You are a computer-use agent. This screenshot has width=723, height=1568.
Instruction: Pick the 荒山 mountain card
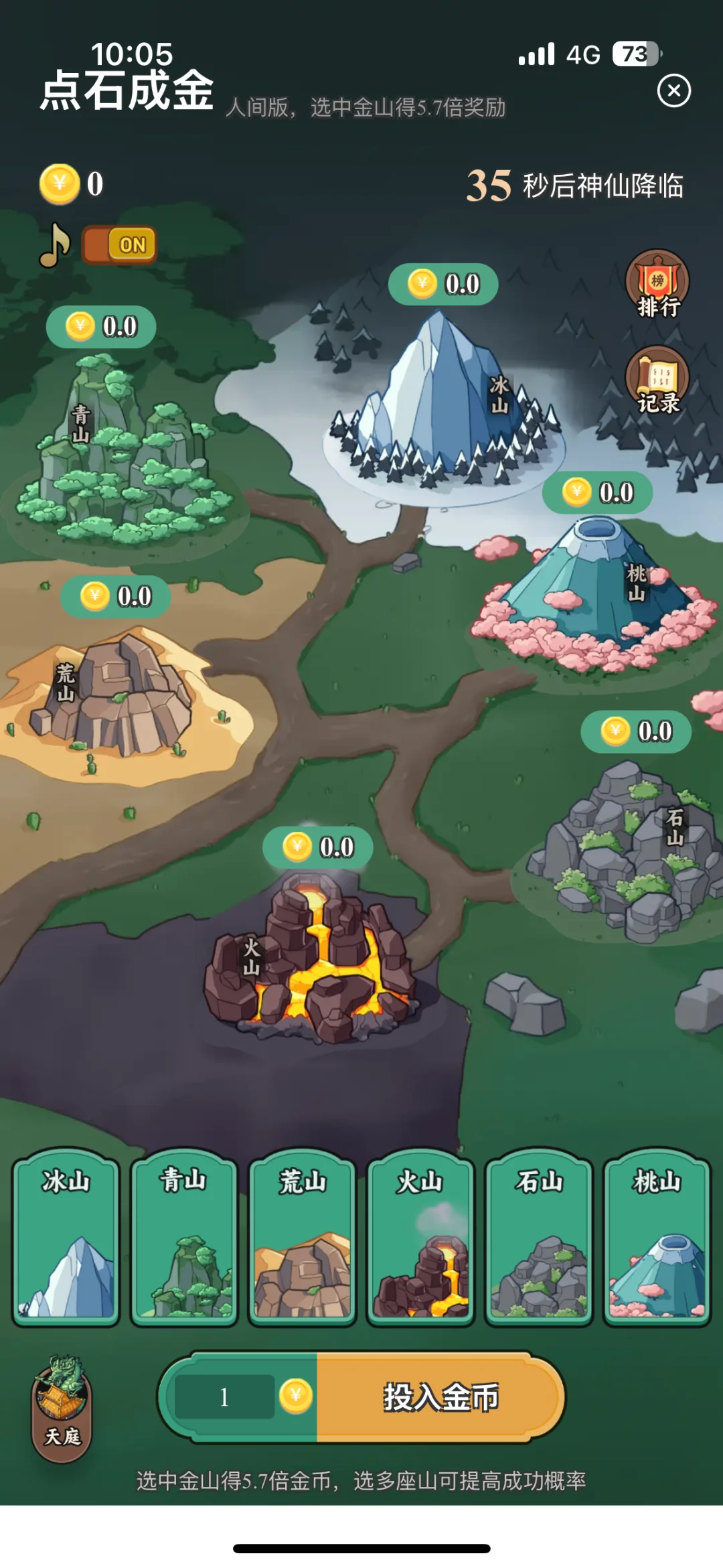click(x=303, y=1238)
